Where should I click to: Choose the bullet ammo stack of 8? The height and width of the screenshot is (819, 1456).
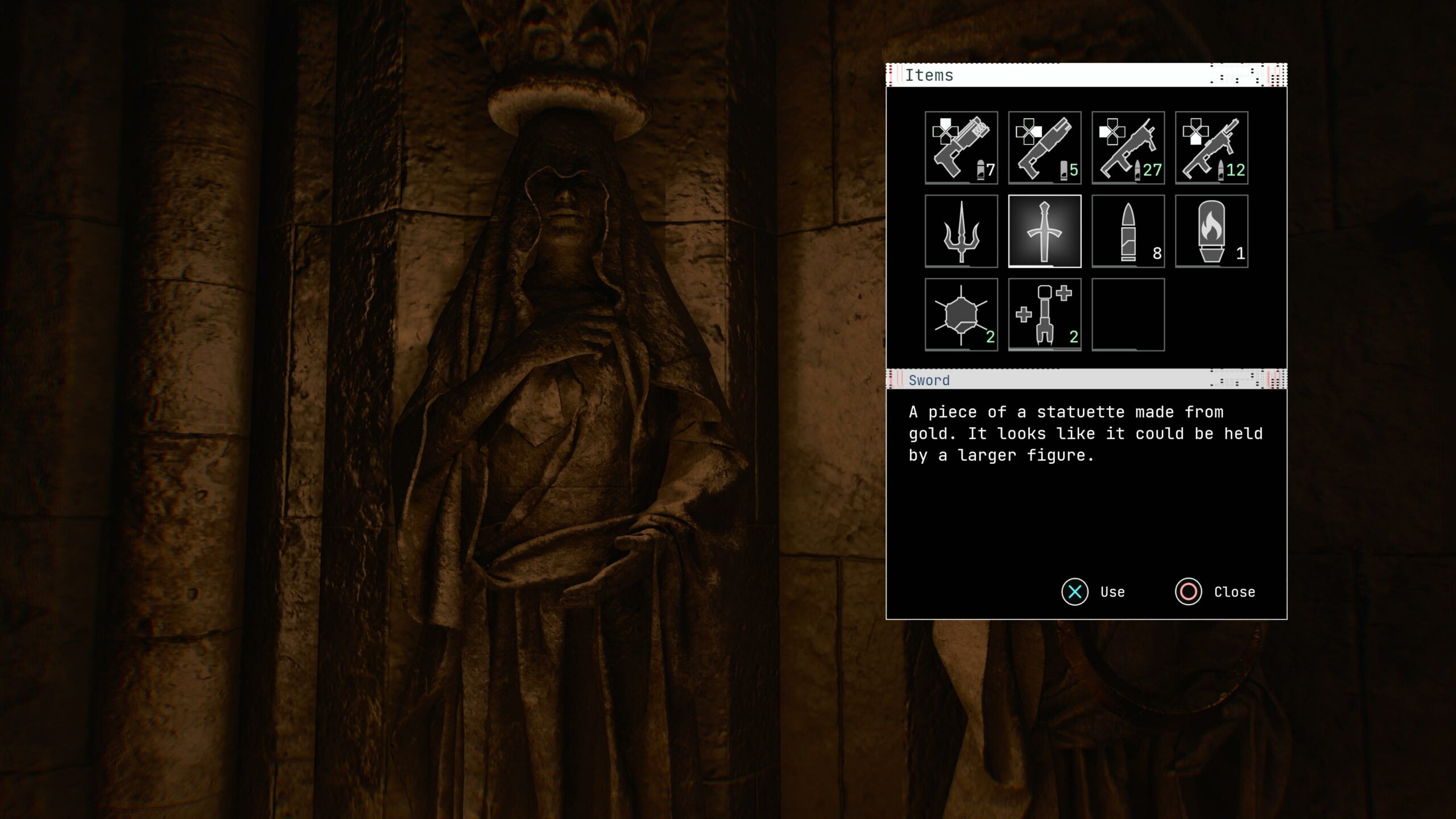[x=1128, y=231]
